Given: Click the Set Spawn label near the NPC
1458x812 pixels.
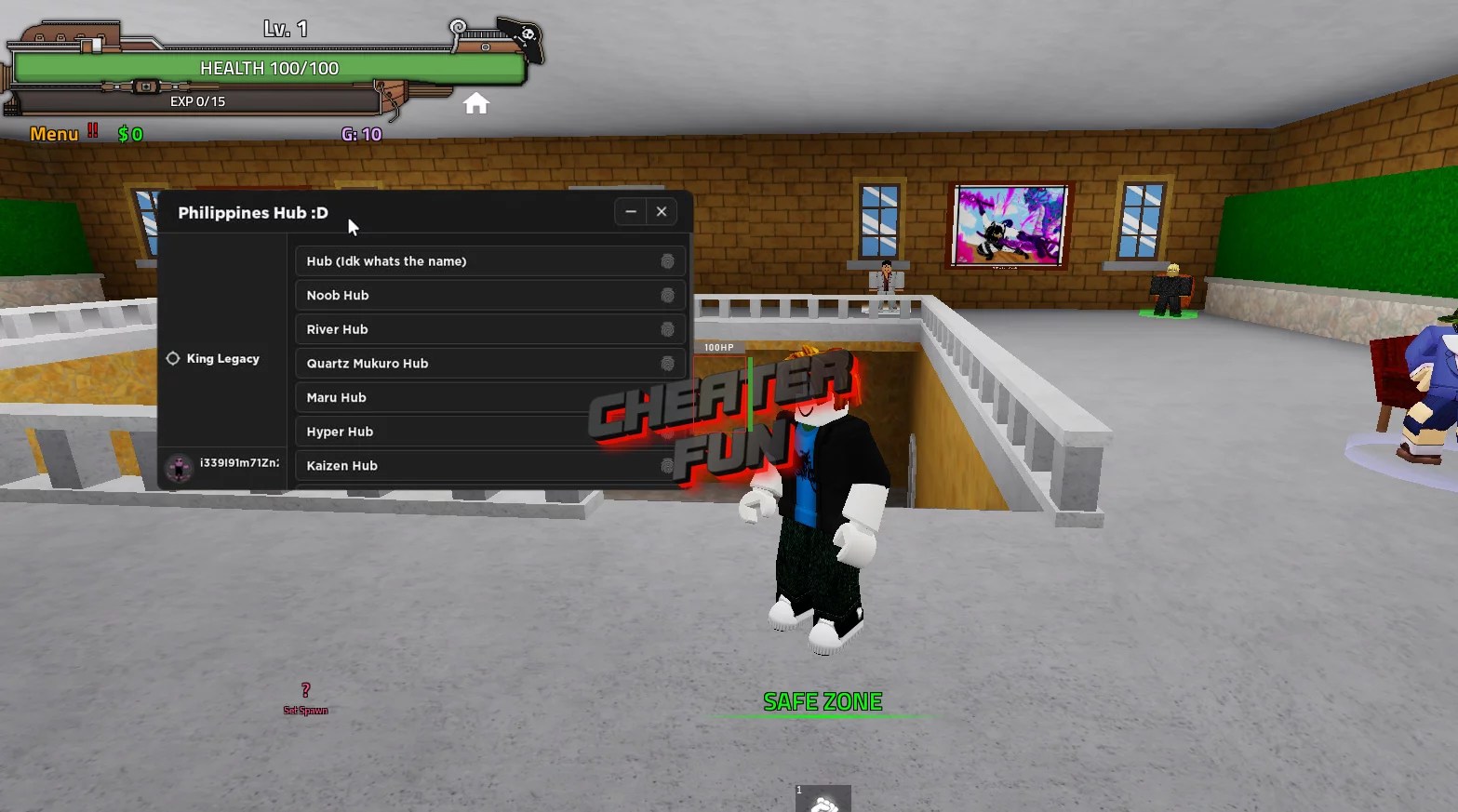Looking at the screenshot, I should pyautogui.click(x=305, y=709).
